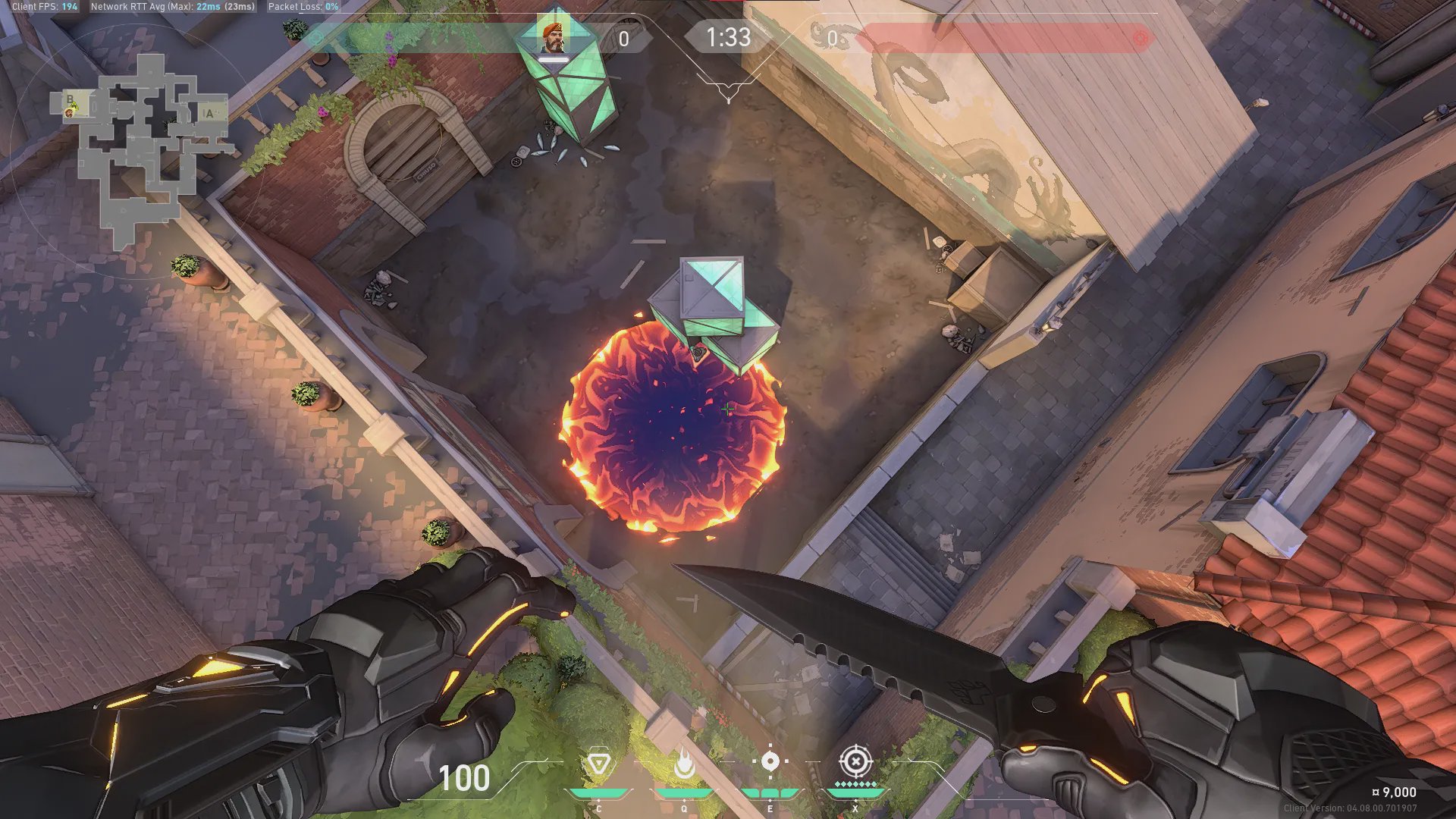Viewport: 1456px width, 819px height.
Task: Trigger the Orbital Strike ultimate icon
Action: pos(855,761)
